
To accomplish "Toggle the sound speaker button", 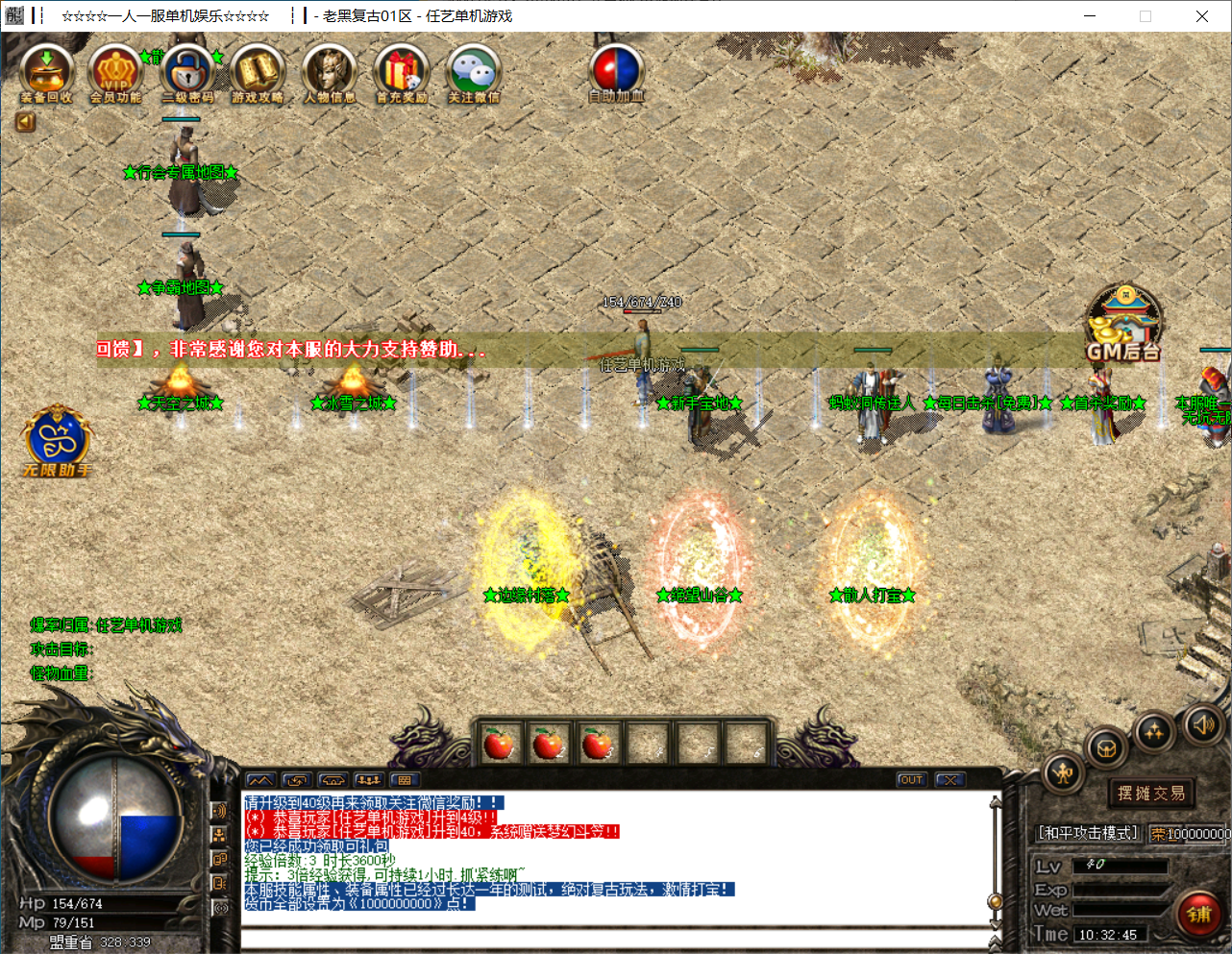I will coord(1203,724).
